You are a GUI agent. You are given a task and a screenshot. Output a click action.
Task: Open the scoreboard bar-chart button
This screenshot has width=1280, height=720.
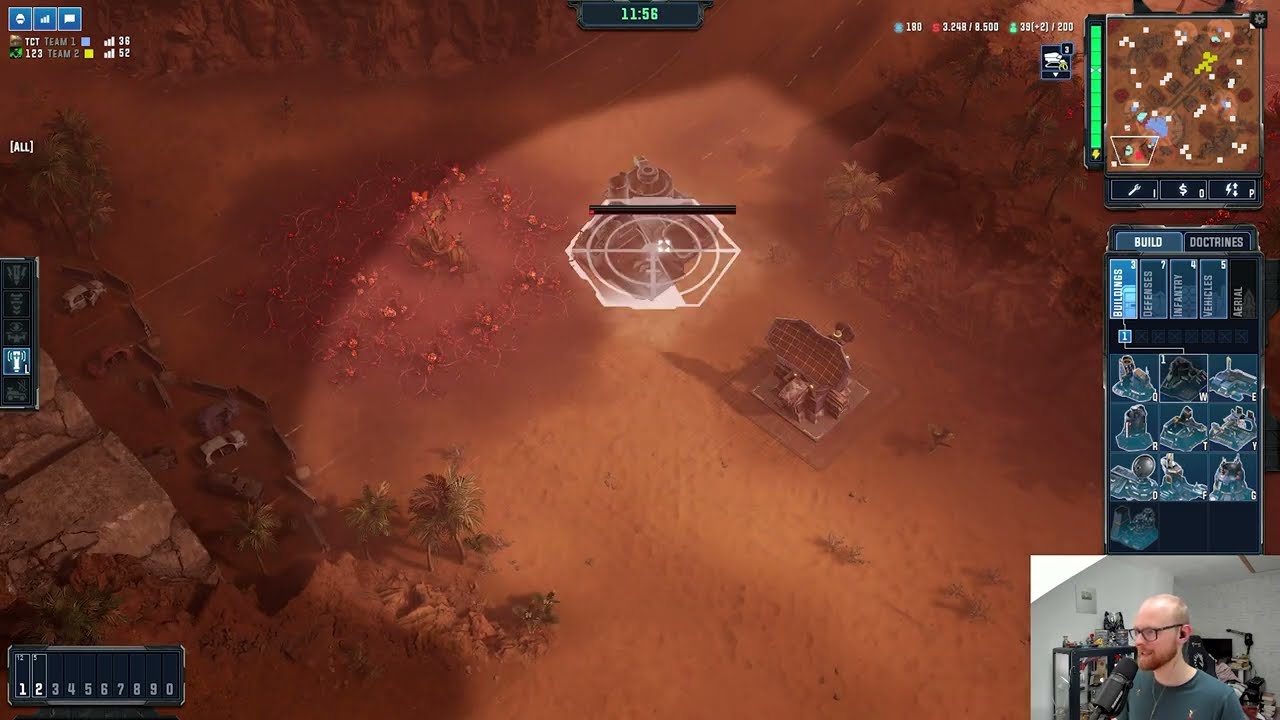45,19
